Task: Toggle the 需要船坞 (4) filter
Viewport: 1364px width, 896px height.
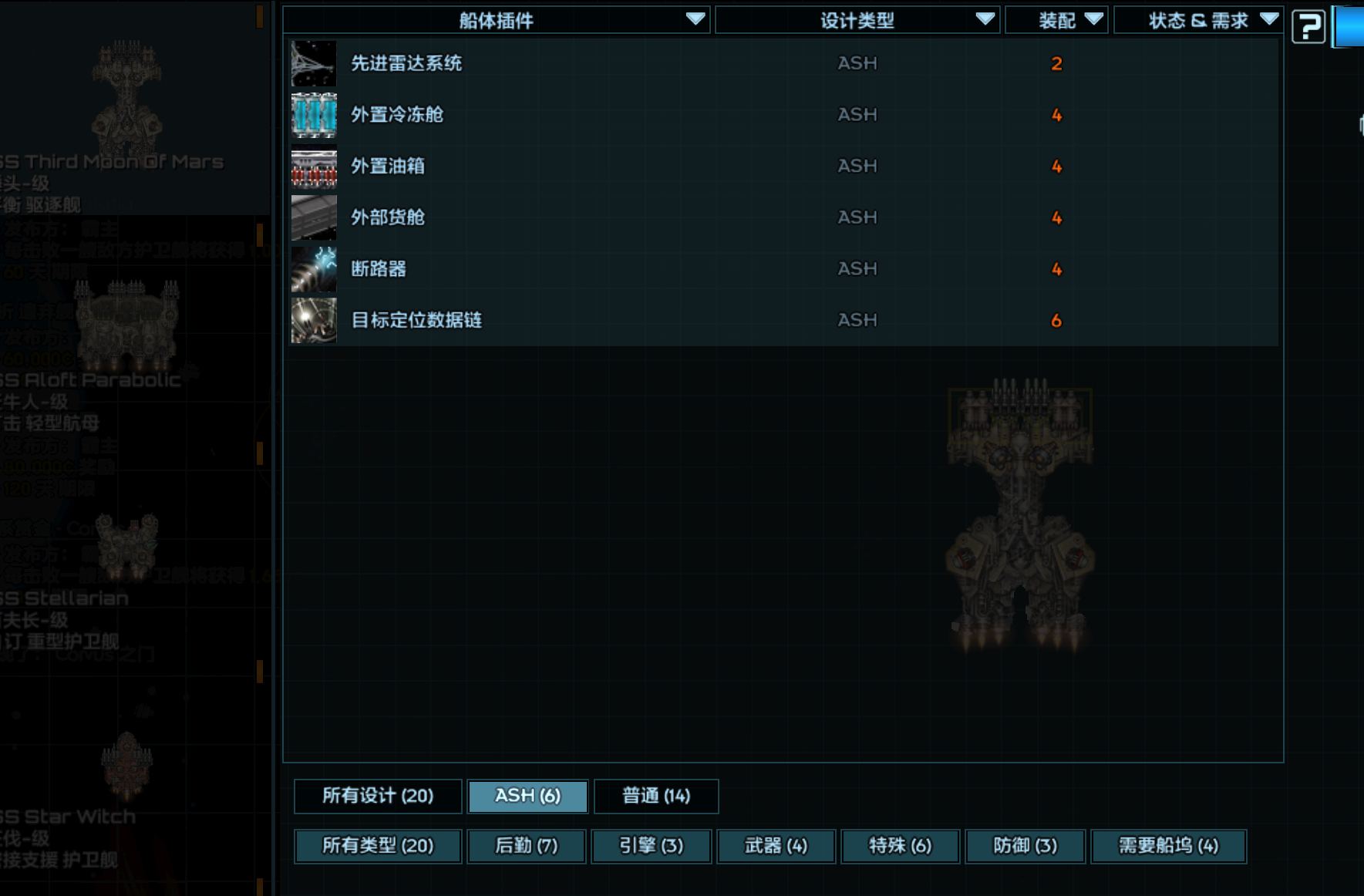Action: (x=1167, y=846)
